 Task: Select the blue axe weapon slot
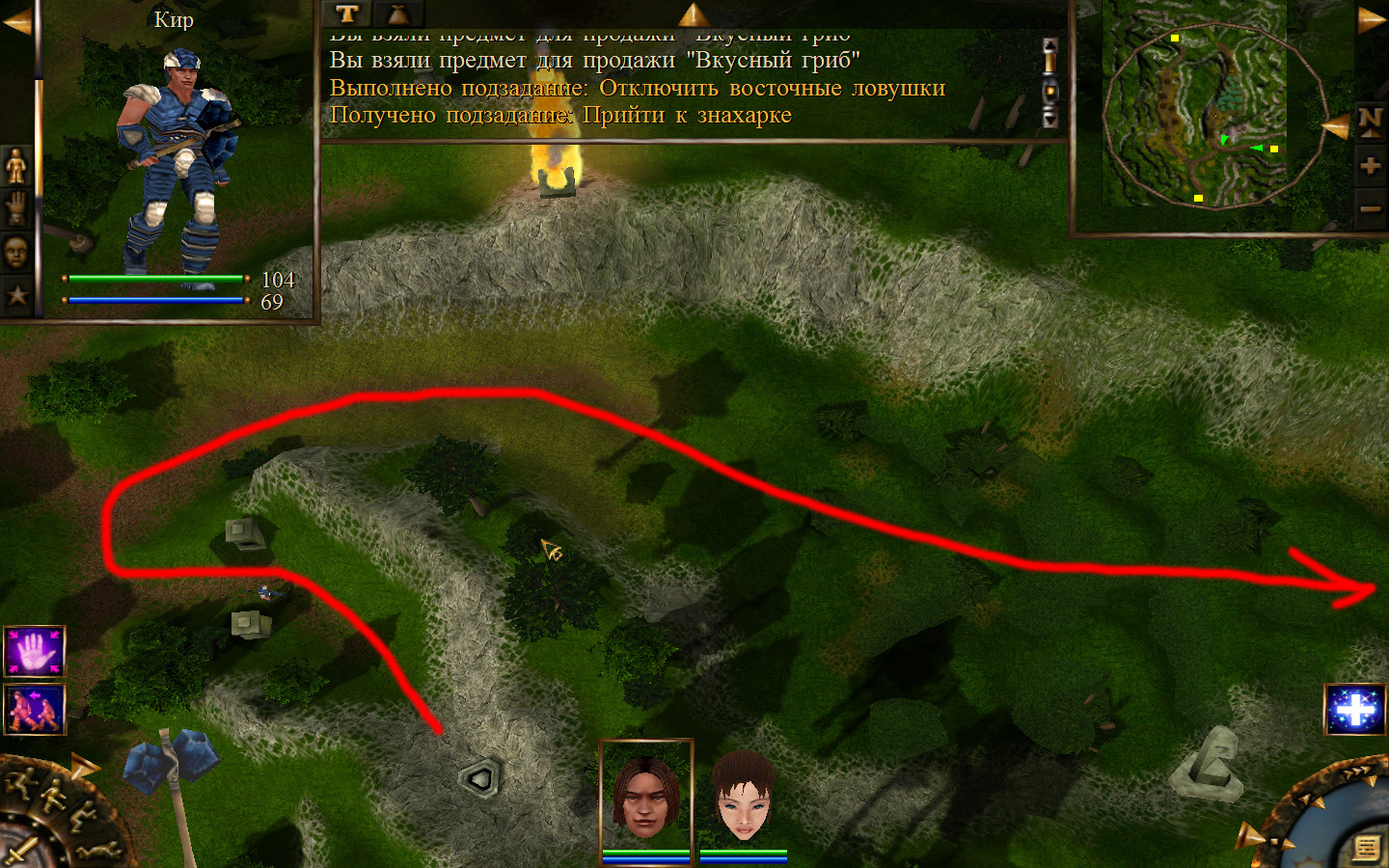pos(174,764)
